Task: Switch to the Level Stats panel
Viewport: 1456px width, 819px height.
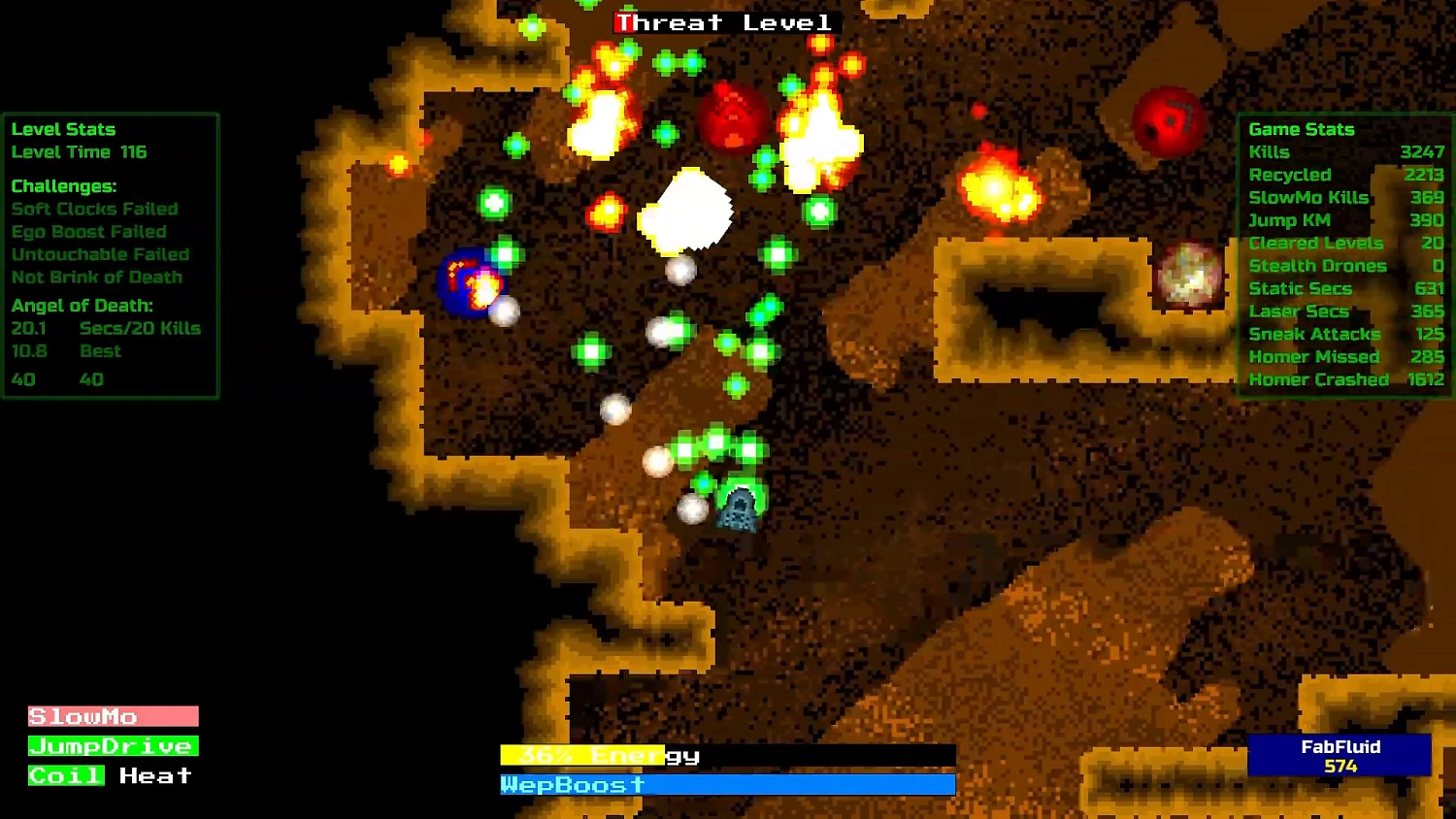Action: (x=63, y=129)
